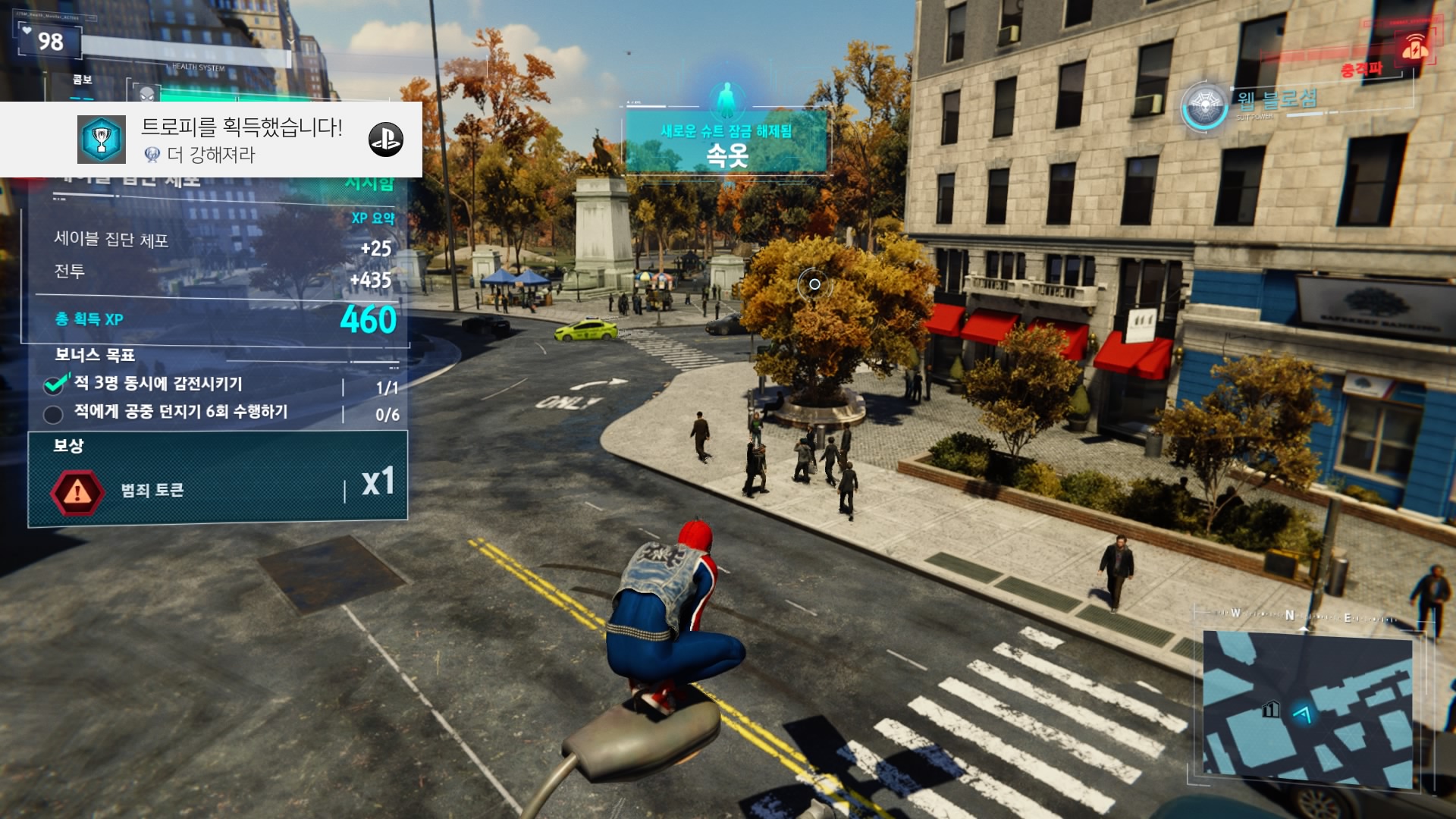Click the new suit unlocked banner
1456x819 pixels.
[x=726, y=143]
